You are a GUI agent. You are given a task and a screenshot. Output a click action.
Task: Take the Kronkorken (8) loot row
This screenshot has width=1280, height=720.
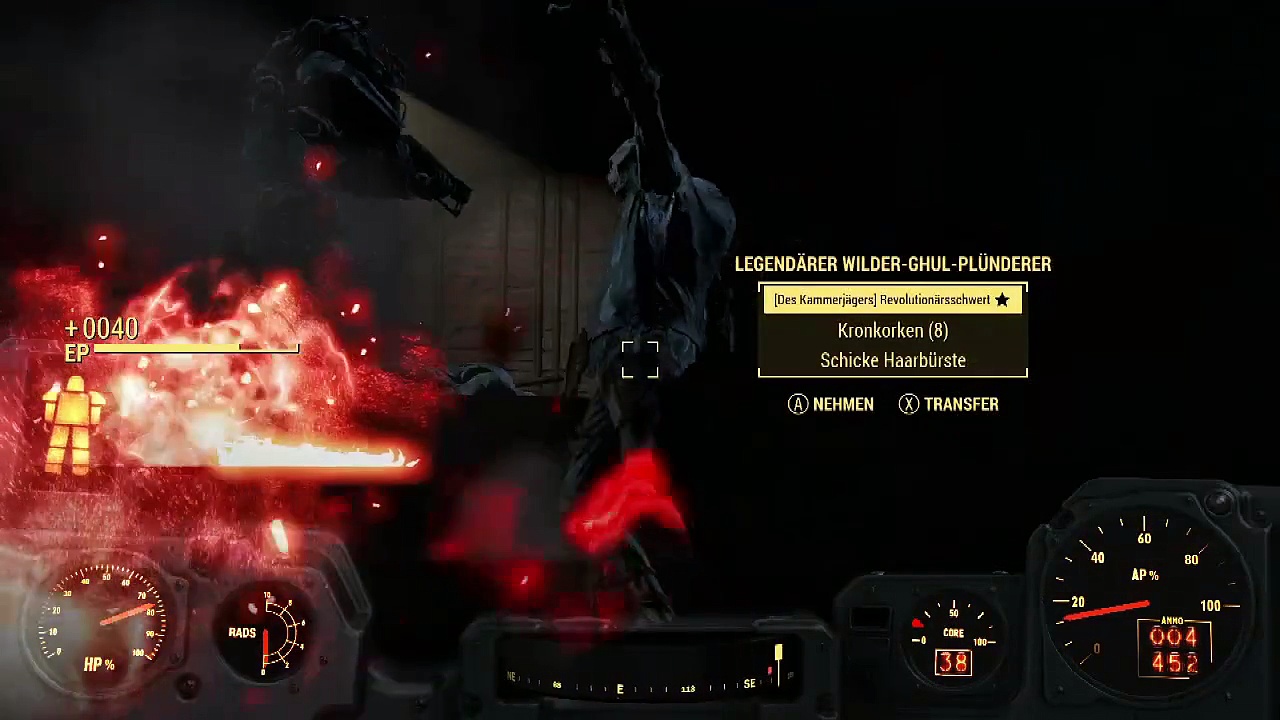tap(892, 331)
